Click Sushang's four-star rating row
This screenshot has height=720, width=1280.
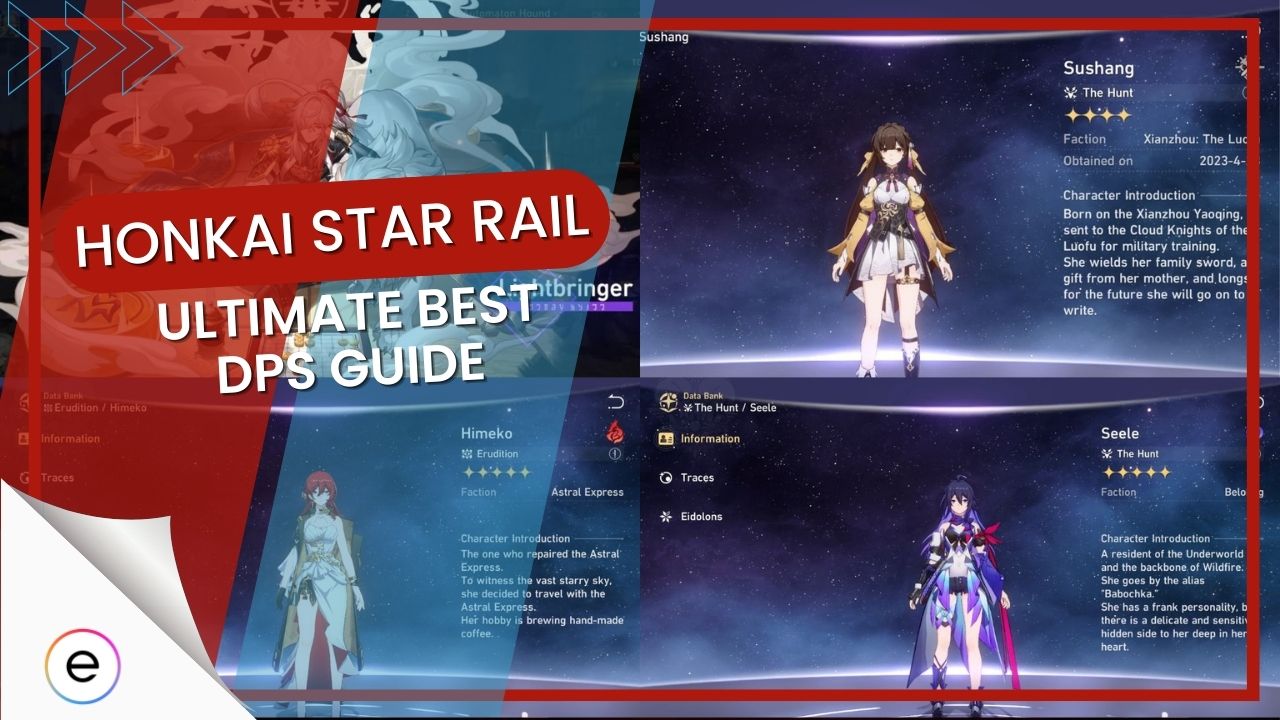(1098, 114)
